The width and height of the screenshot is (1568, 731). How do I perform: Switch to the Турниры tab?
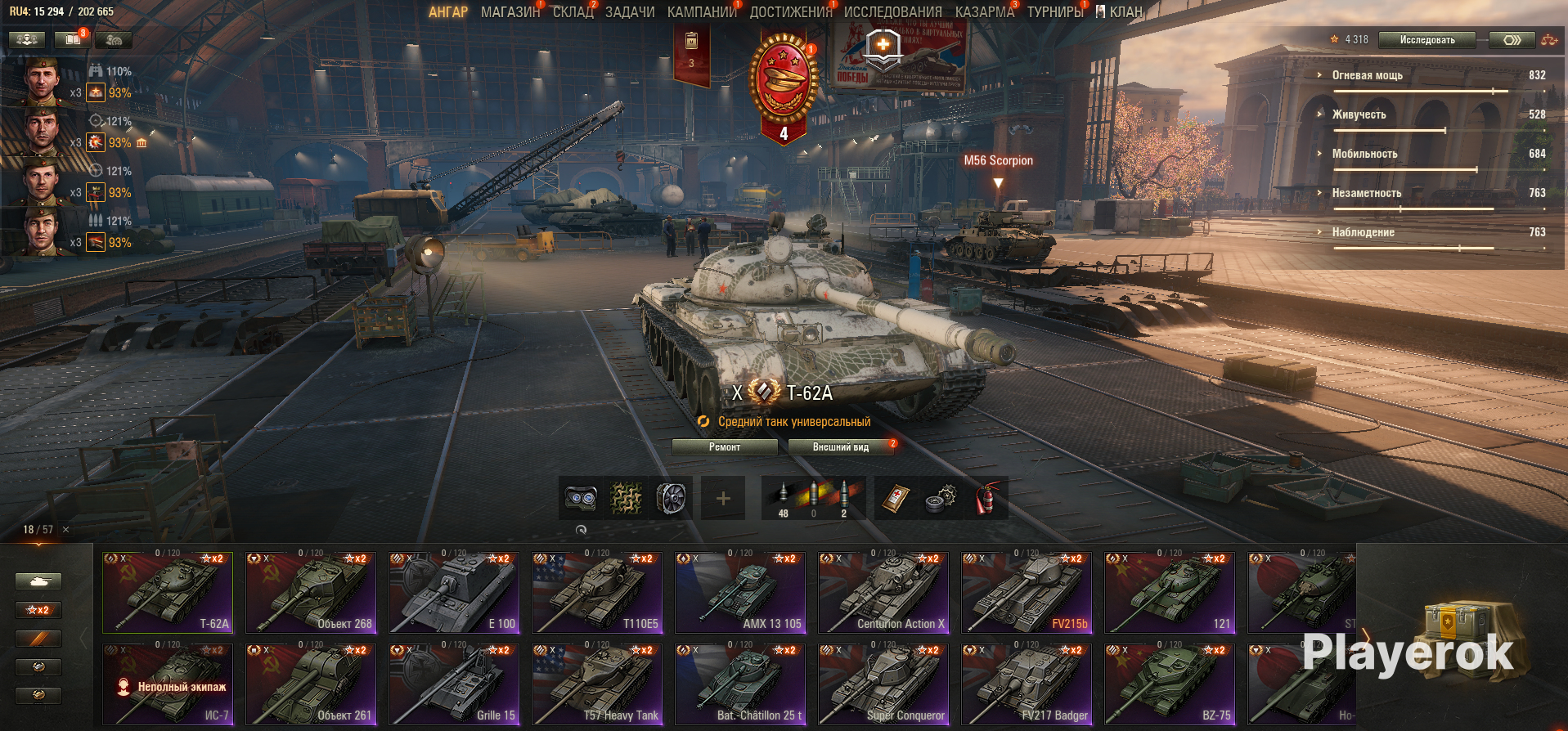tap(1054, 12)
